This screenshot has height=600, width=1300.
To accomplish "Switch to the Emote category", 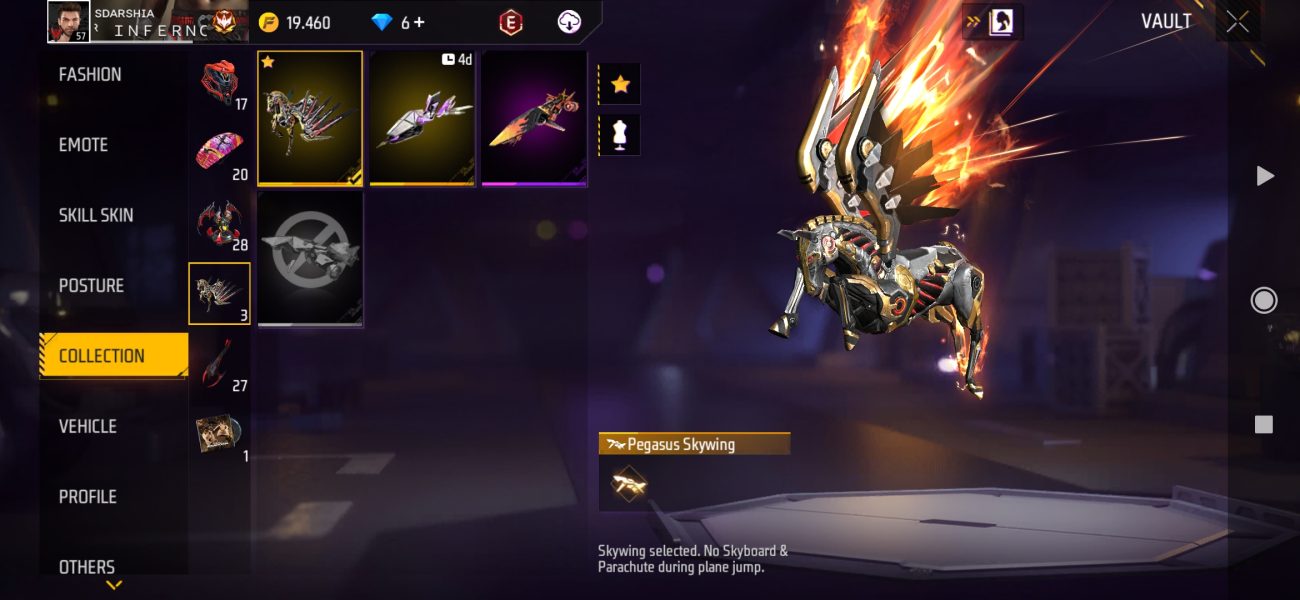I will (84, 145).
